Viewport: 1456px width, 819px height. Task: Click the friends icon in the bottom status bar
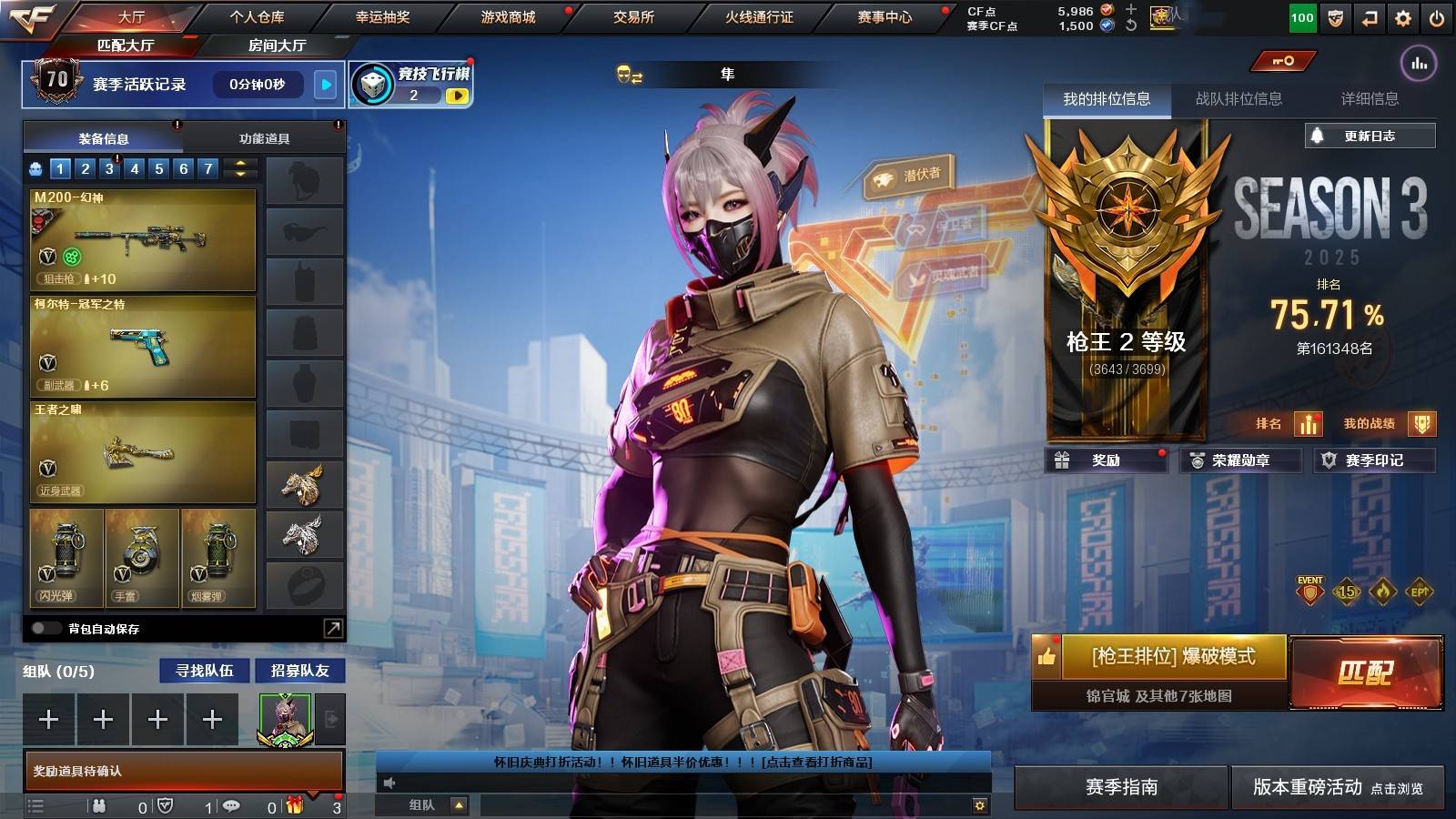tap(98, 806)
